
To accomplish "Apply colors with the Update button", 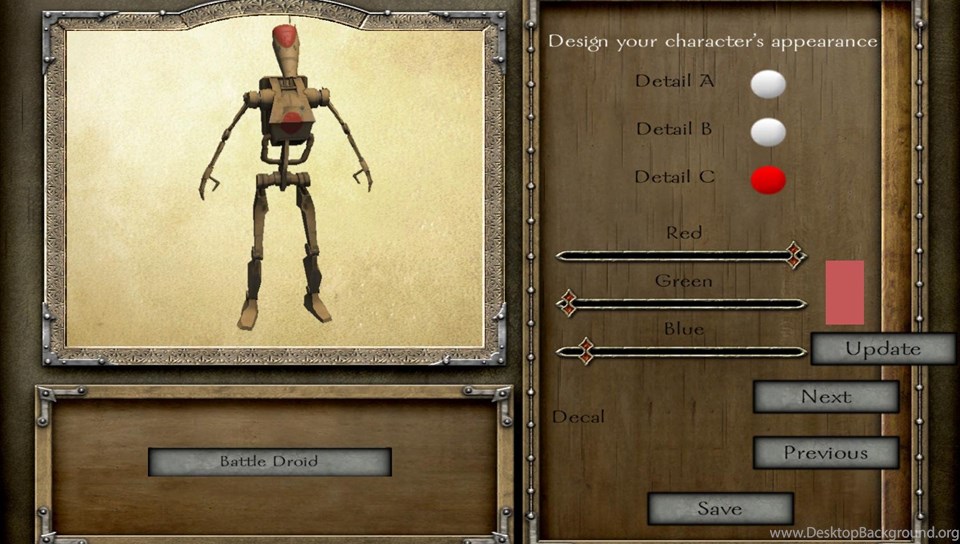I will tap(882, 349).
